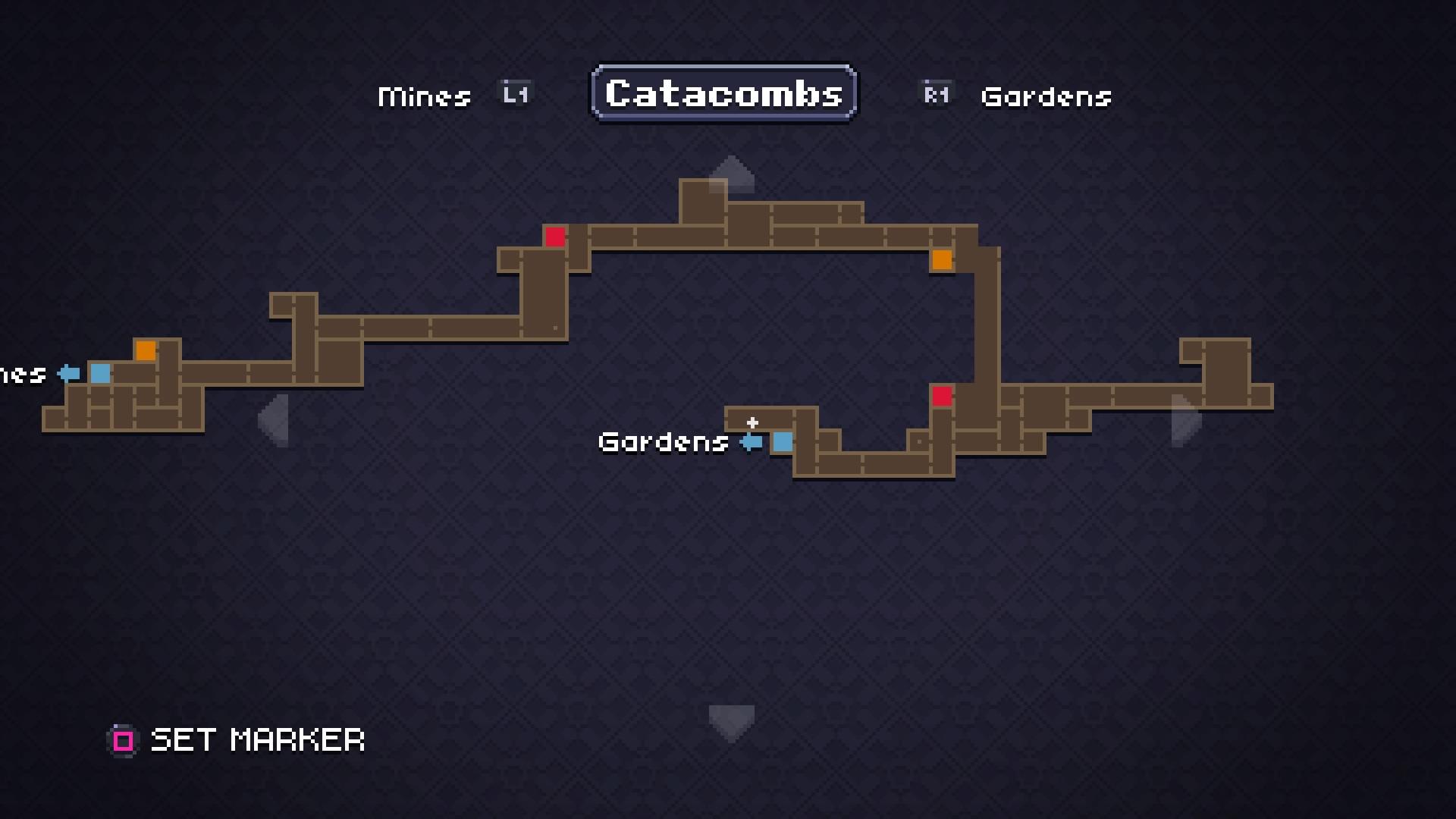Click the downward map scroll arrow
This screenshot has width=1456, height=819.
click(x=731, y=721)
